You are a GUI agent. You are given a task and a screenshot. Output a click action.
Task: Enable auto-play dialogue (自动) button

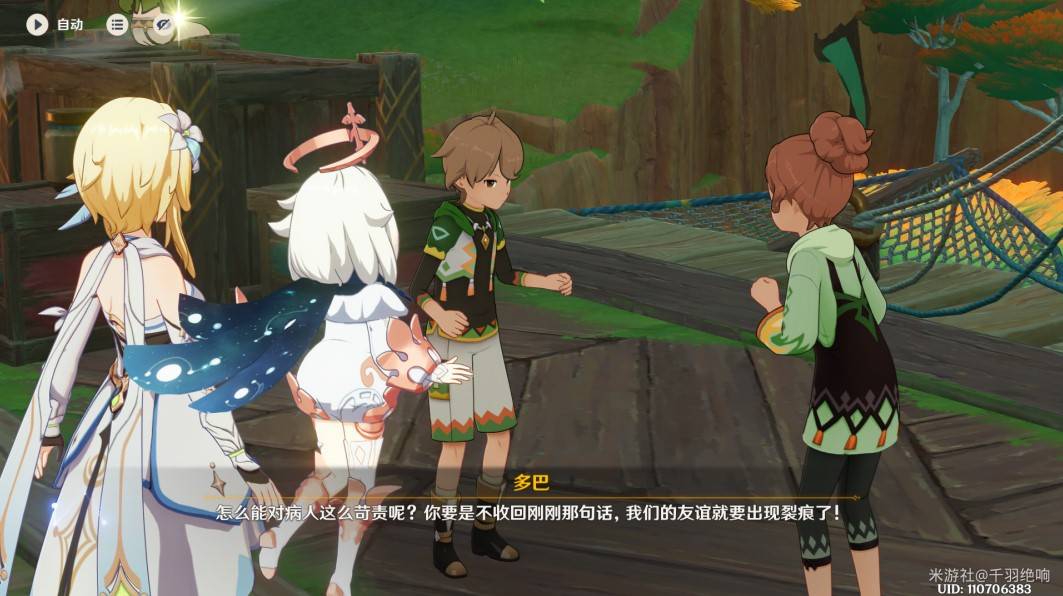coord(38,24)
